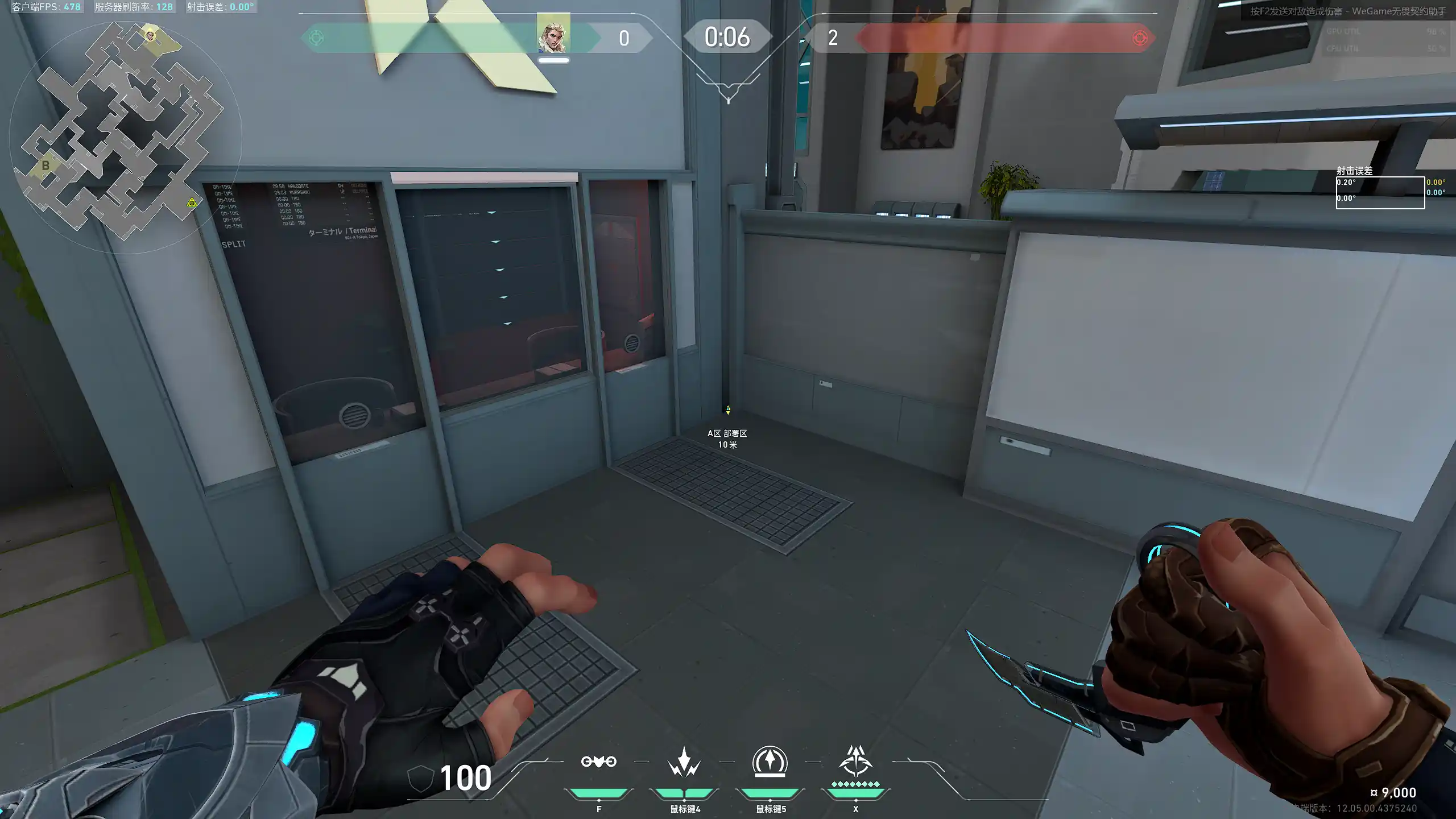Use the lightning spike ability on Mouse 4
Screen dimensions: 1456x819
pyautogui.click(x=684, y=762)
